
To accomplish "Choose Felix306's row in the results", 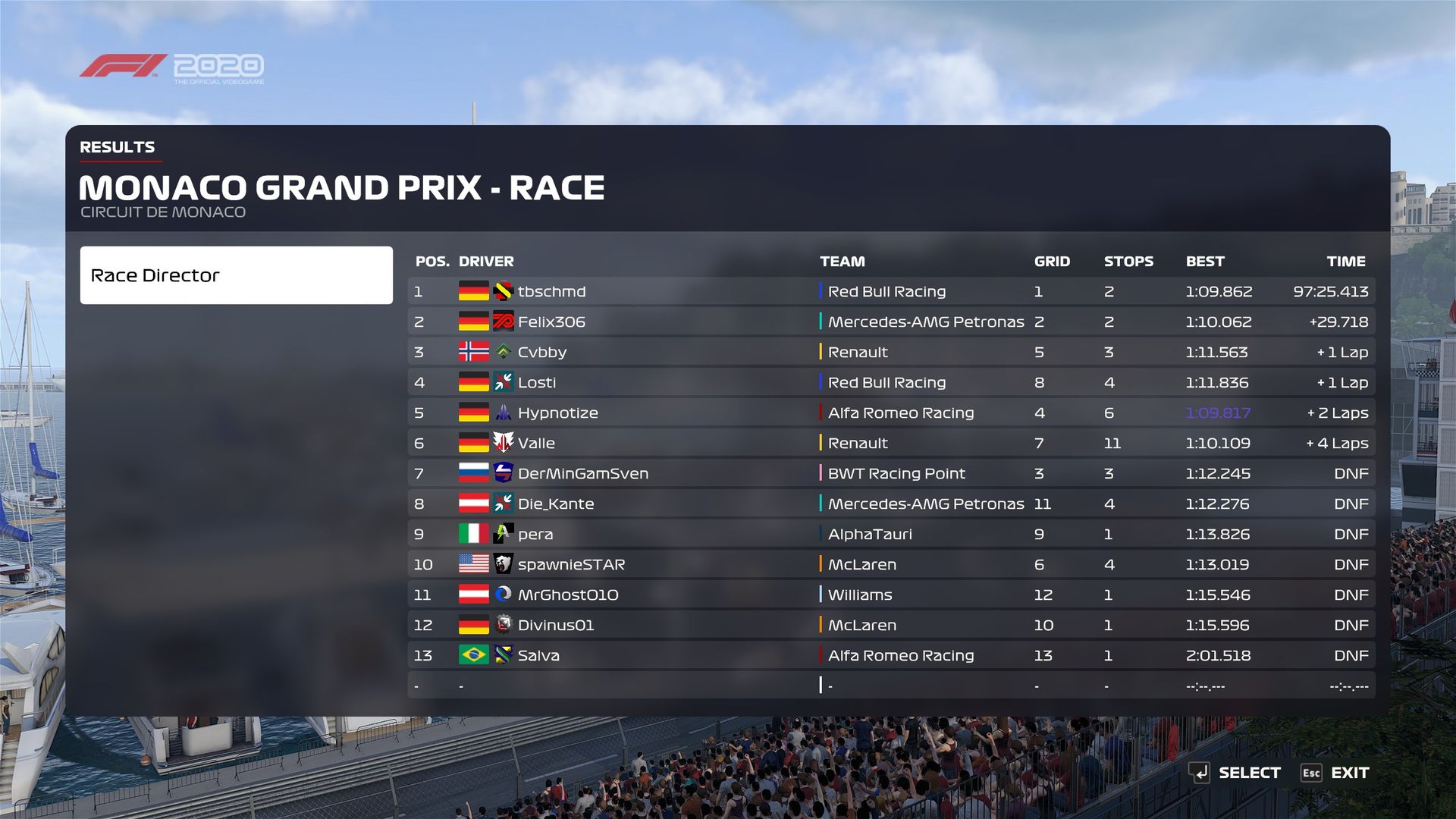I will pyautogui.click(x=891, y=322).
